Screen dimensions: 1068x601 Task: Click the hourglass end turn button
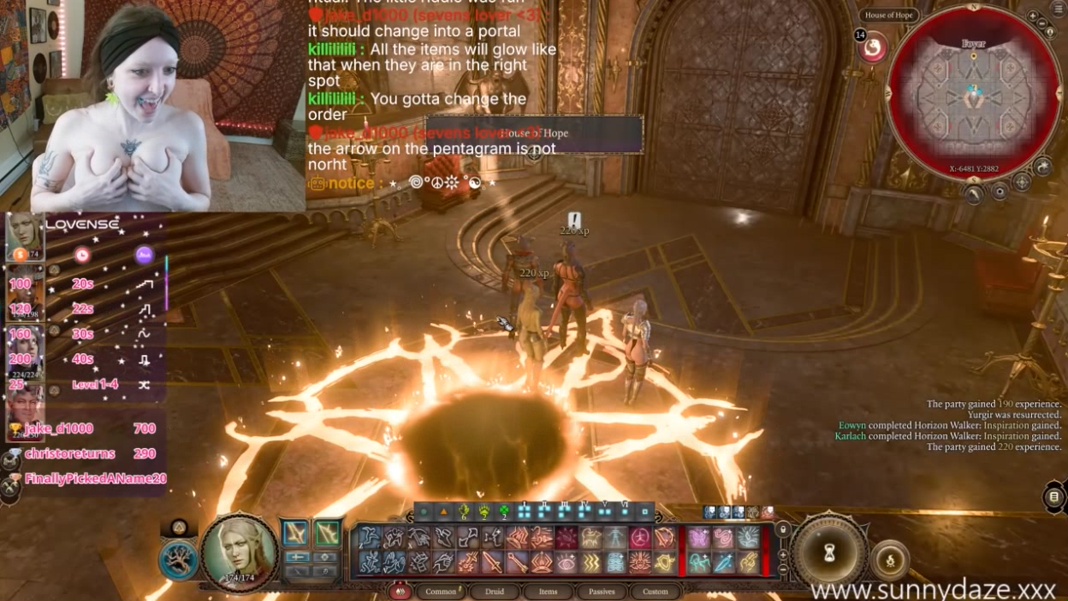pyautogui.click(x=829, y=551)
